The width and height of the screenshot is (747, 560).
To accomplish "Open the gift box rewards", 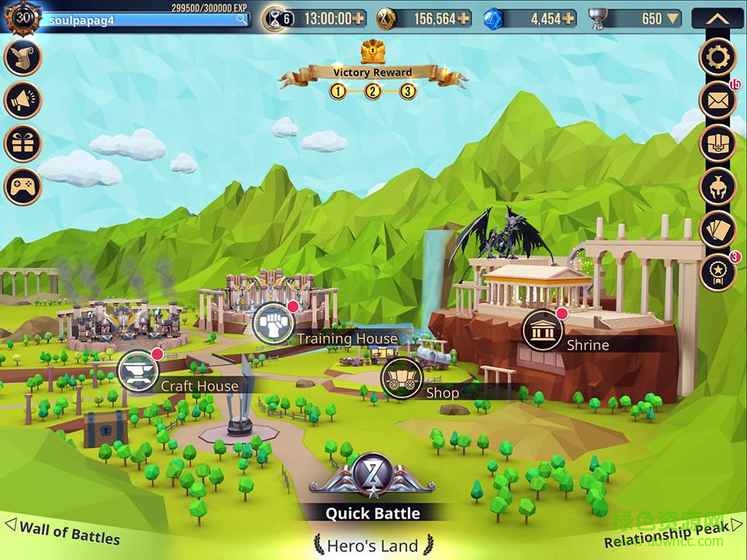I will click(x=22, y=143).
